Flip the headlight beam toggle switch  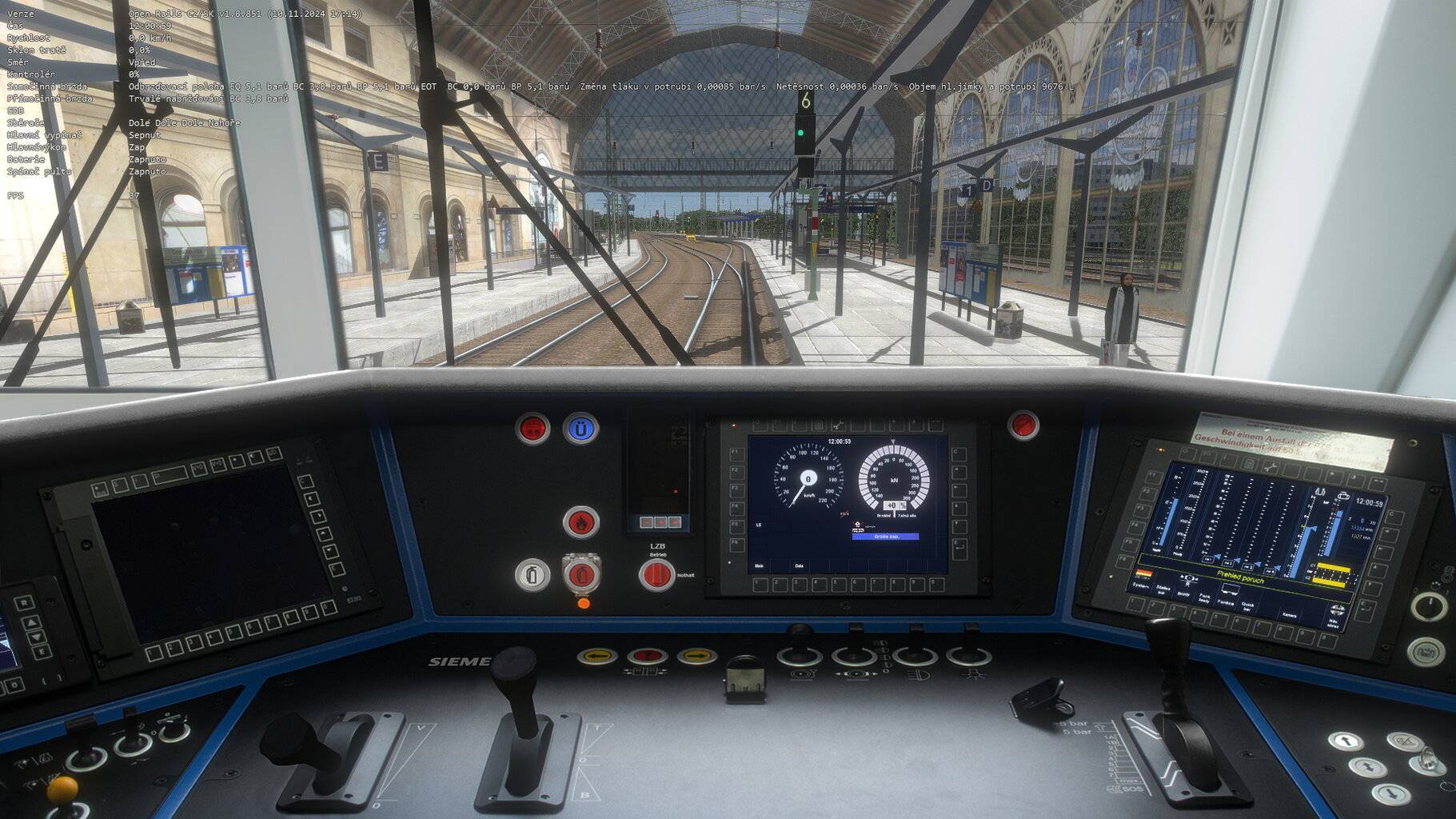coord(915,652)
